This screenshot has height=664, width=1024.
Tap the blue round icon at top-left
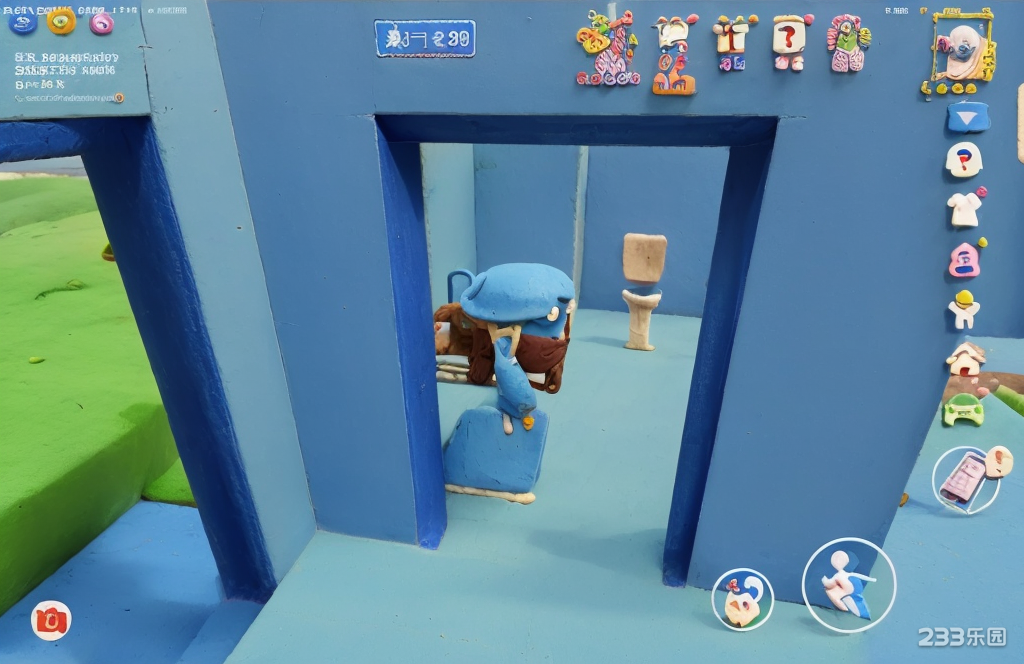tap(22, 21)
